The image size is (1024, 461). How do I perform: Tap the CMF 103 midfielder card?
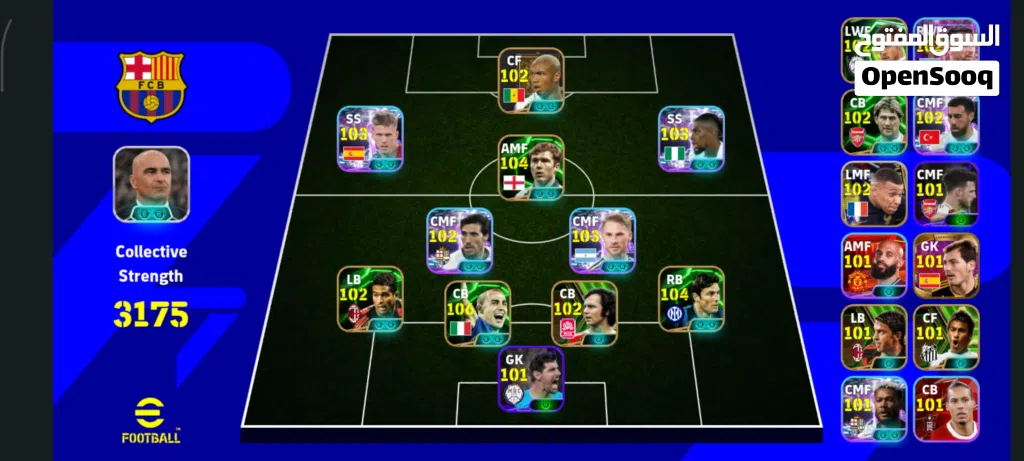click(x=603, y=241)
